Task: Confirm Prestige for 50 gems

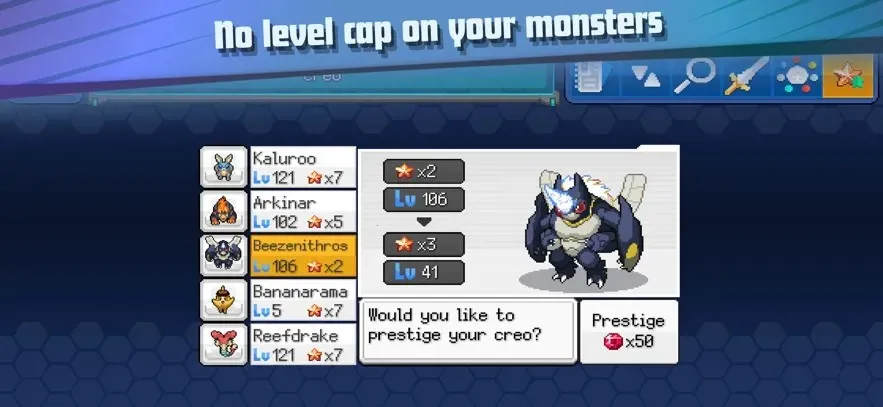Action: 628,332
